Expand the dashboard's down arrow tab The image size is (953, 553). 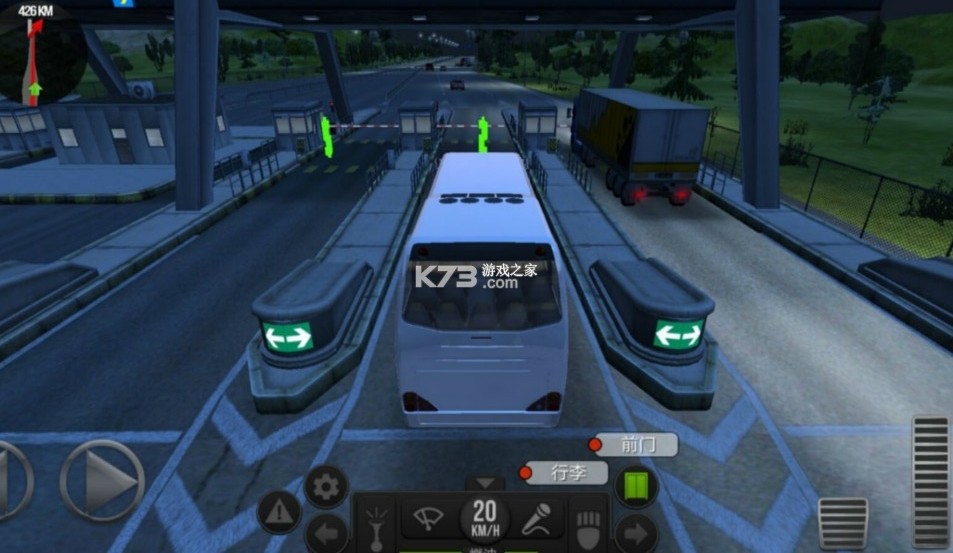tap(484, 484)
